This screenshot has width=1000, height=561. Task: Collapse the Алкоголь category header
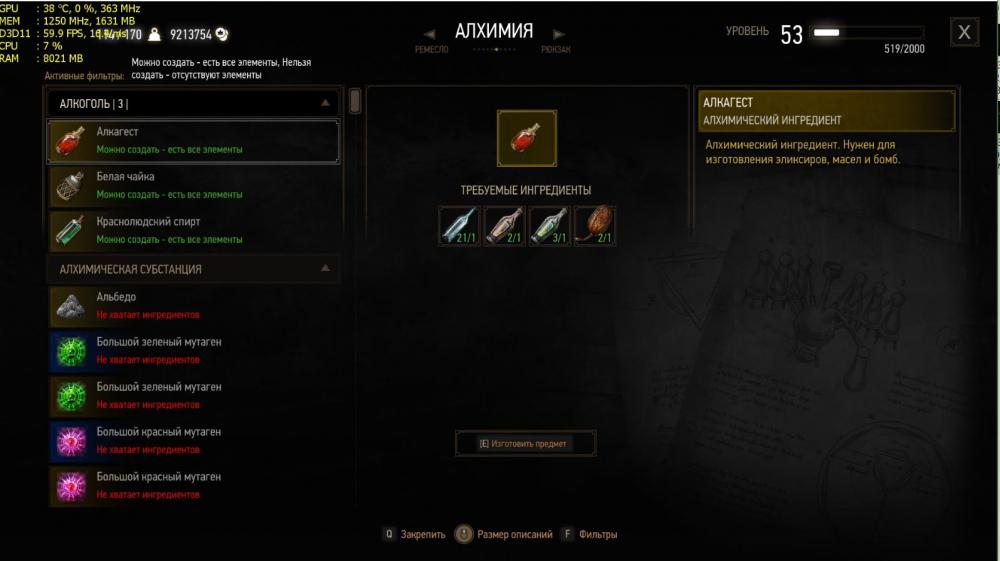tap(325, 103)
